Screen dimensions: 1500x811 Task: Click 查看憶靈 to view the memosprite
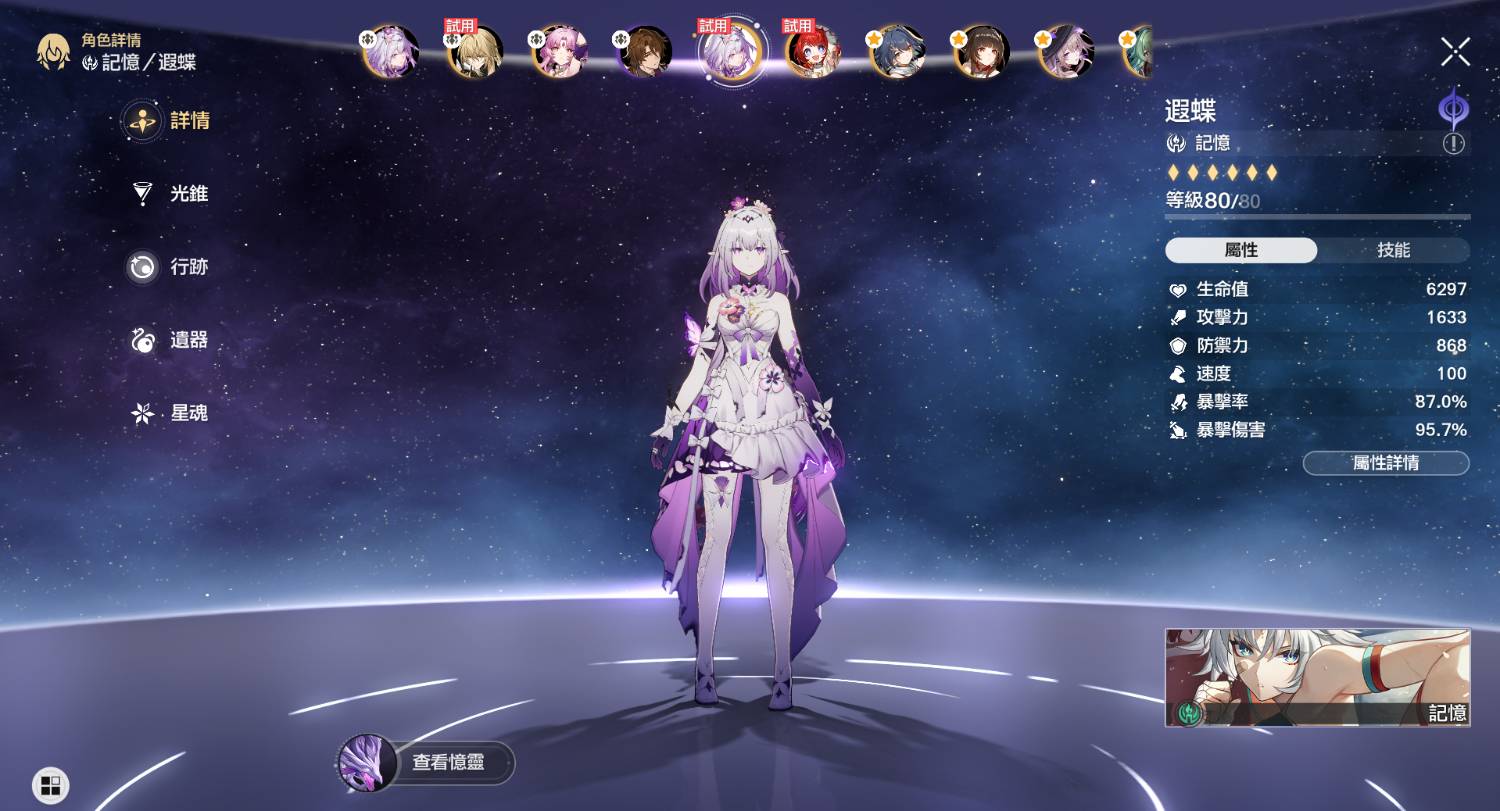(x=428, y=762)
